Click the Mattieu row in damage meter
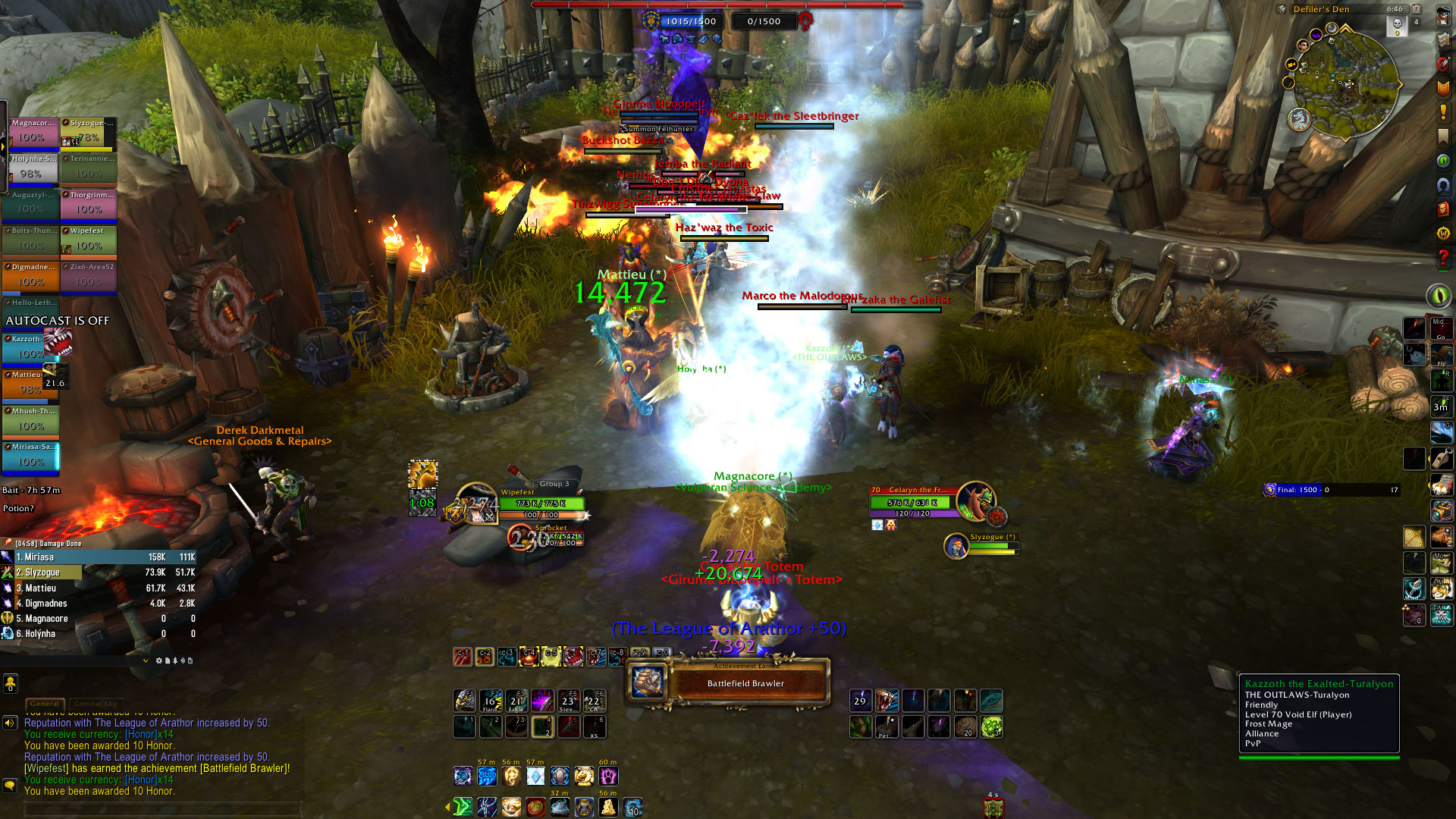 pos(99,588)
